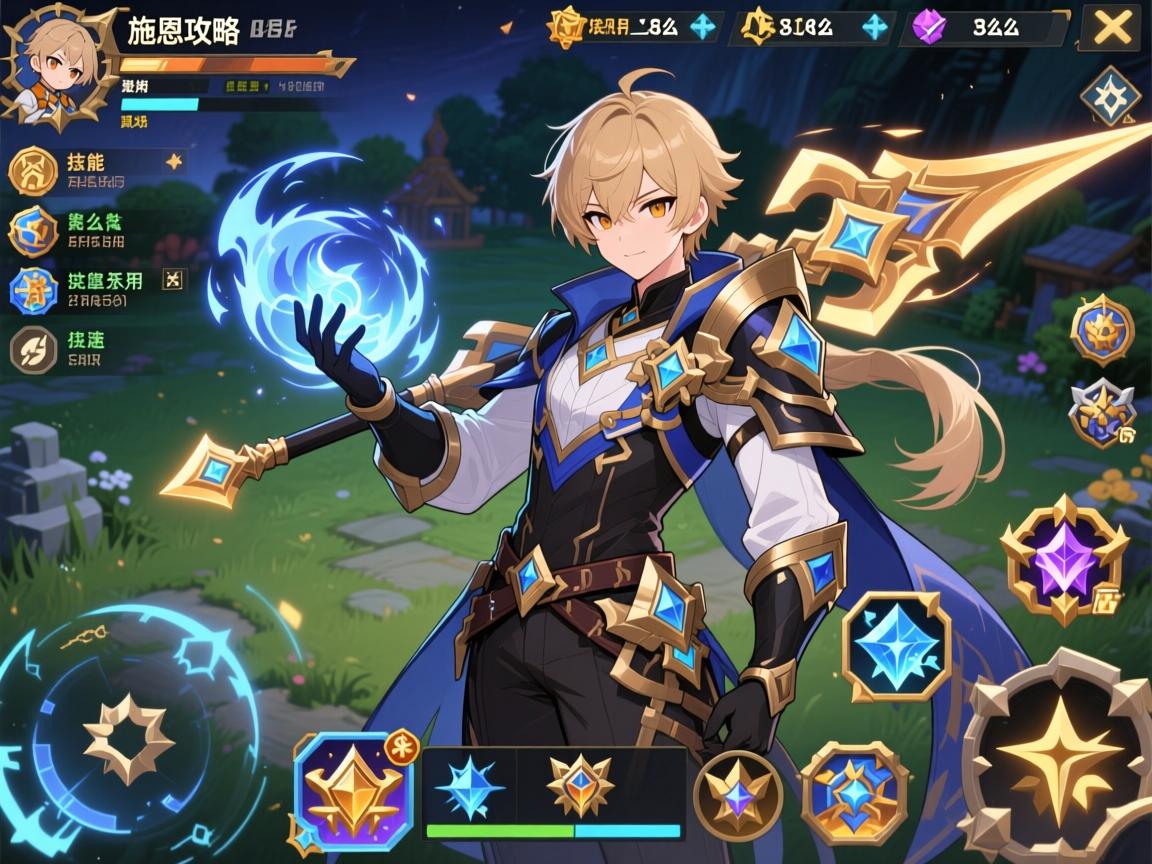Close the screen with the X button
This screenshot has width=1152, height=864.
click(1112, 29)
